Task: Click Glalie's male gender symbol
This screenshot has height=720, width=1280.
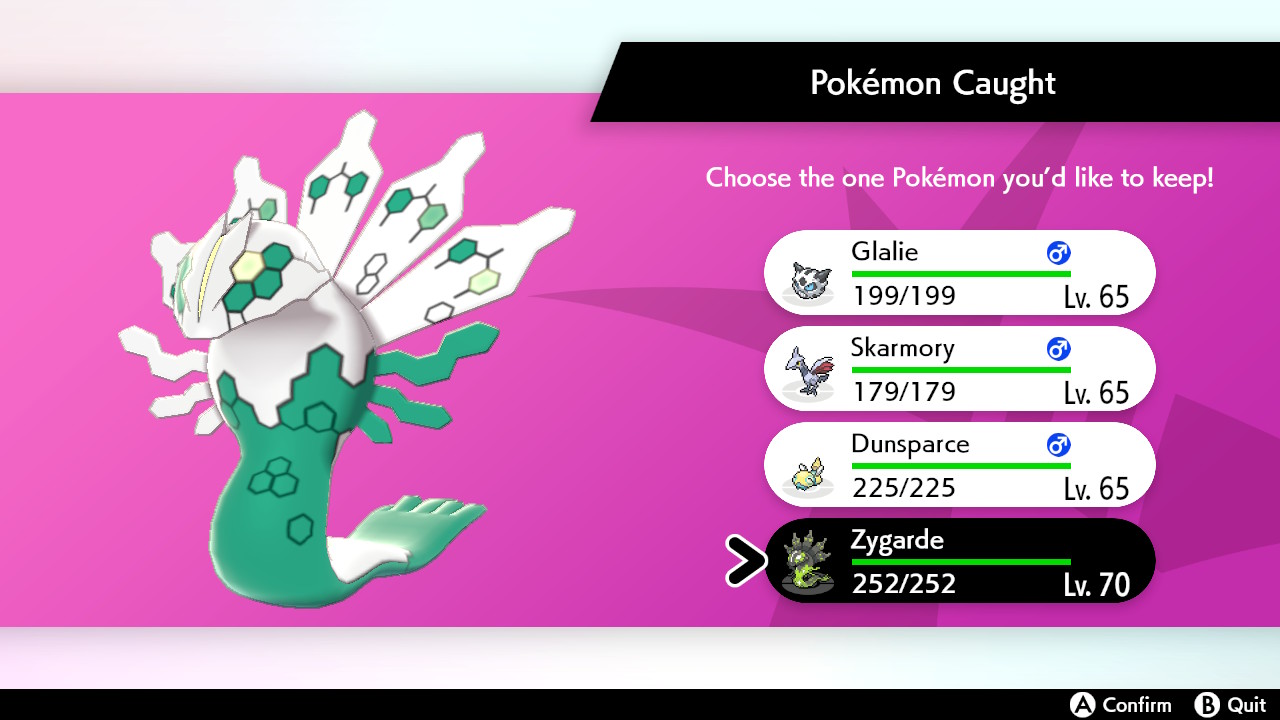Action: pos(1057,253)
